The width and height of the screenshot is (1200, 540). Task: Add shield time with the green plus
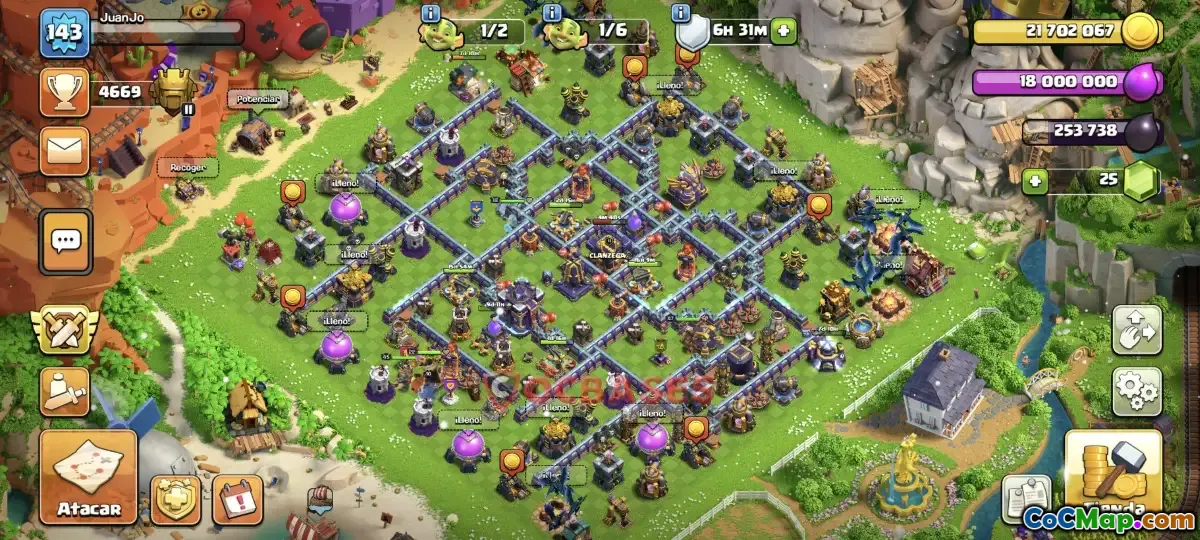(783, 31)
